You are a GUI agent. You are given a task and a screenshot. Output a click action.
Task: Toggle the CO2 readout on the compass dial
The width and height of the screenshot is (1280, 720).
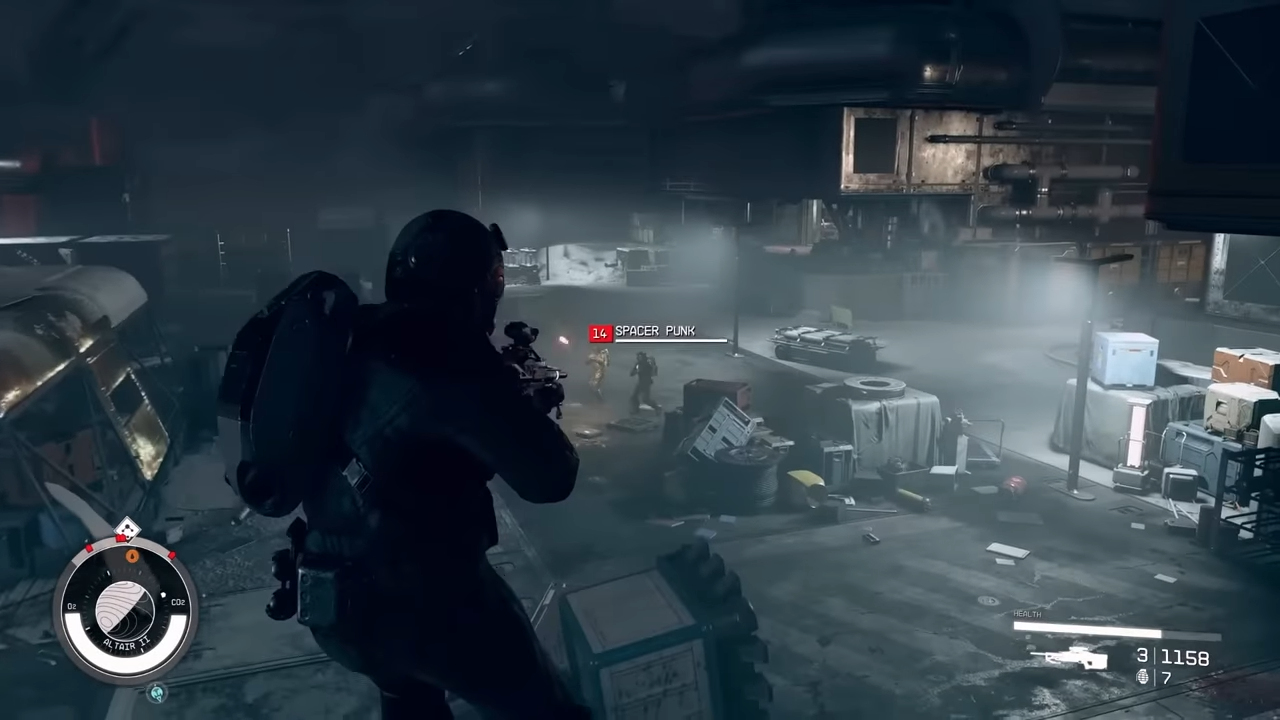coord(178,602)
